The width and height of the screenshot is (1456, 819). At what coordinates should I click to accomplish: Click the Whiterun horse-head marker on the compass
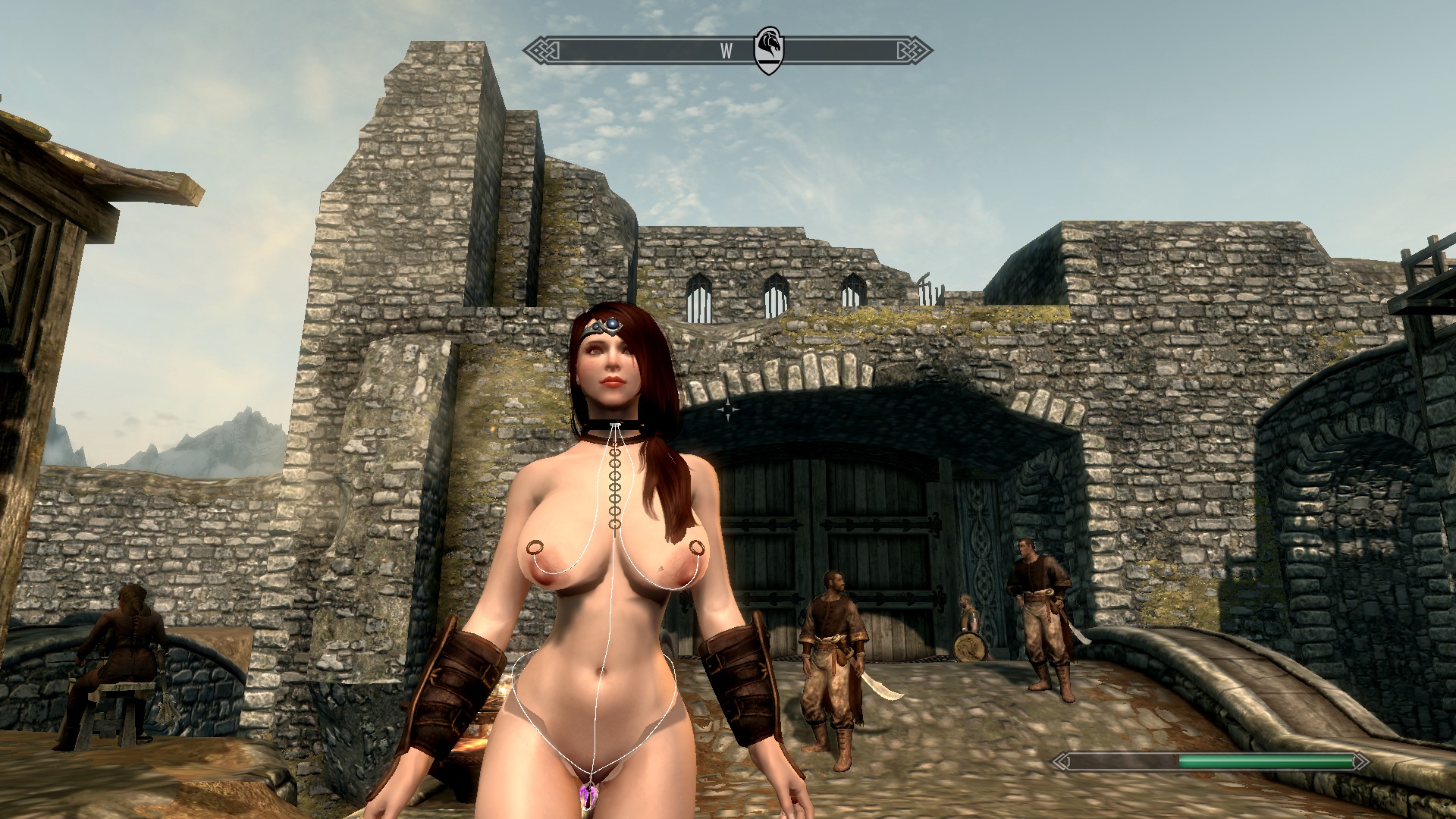pyautogui.click(x=768, y=50)
